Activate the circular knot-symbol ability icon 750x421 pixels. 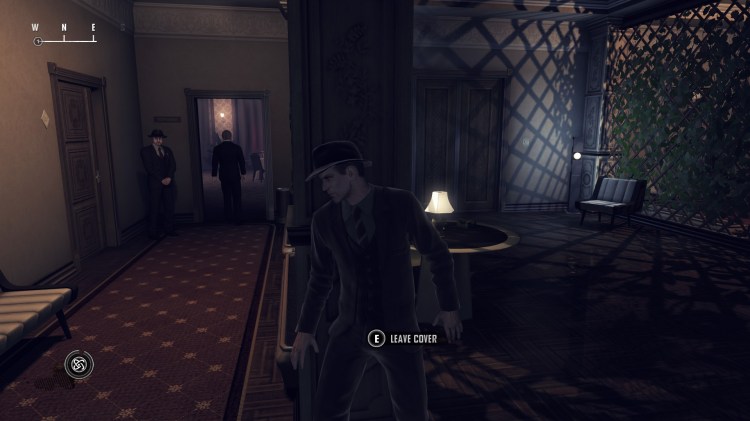79,364
